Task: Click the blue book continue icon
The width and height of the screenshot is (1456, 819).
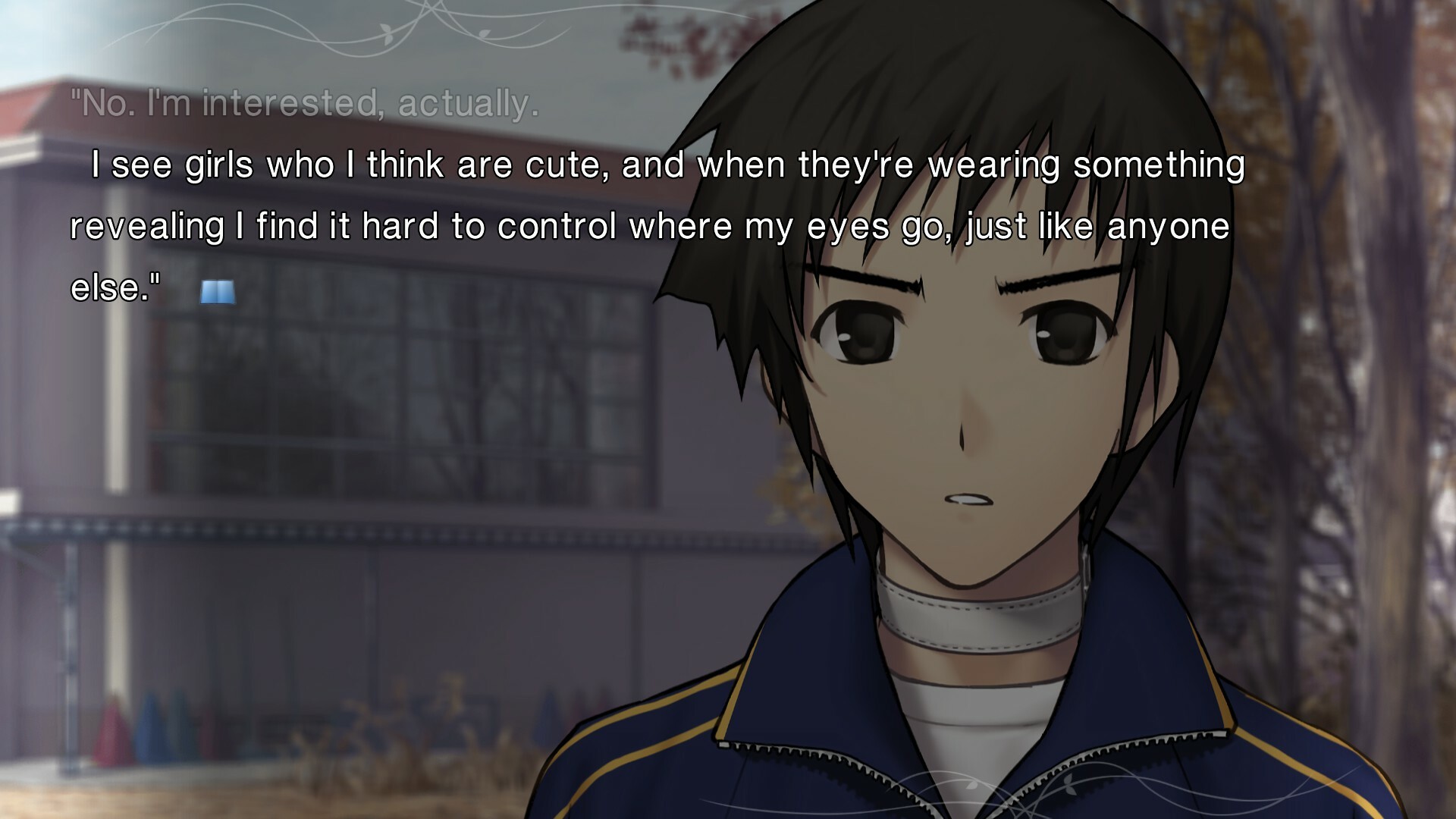Action: [x=218, y=292]
